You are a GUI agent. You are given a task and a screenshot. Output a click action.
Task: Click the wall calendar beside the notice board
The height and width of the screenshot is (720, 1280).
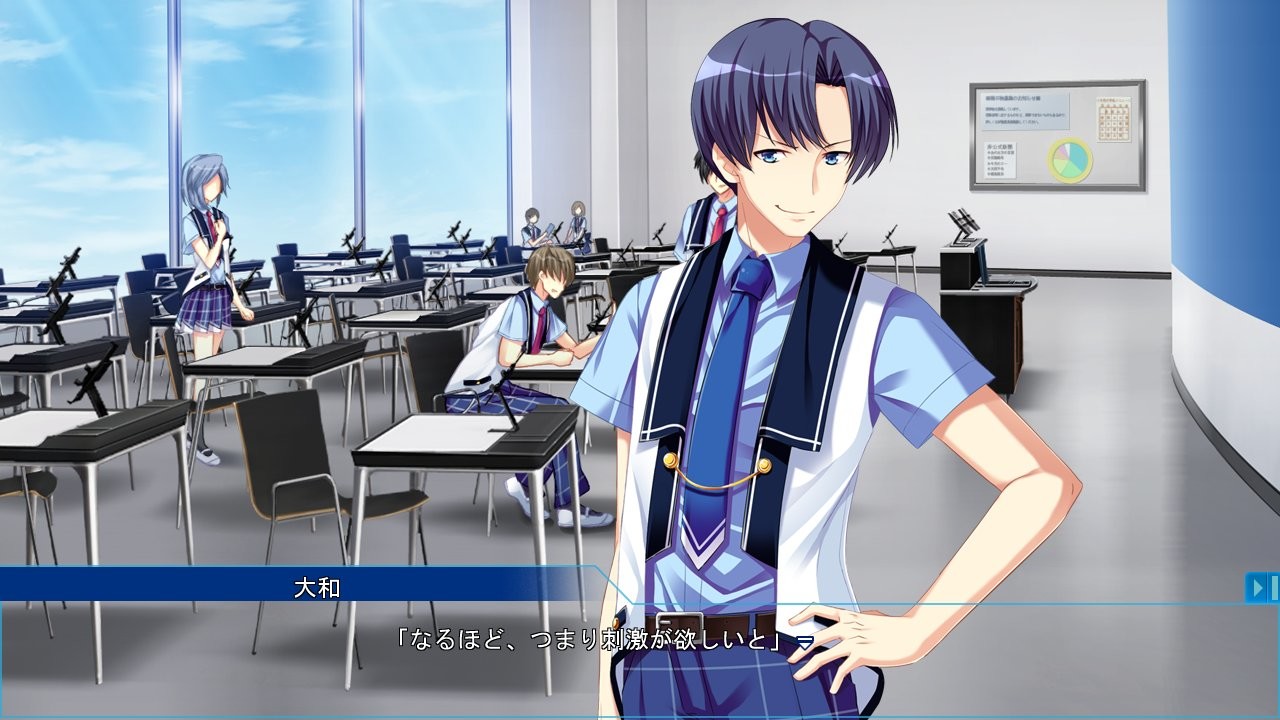click(x=1114, y=119)
